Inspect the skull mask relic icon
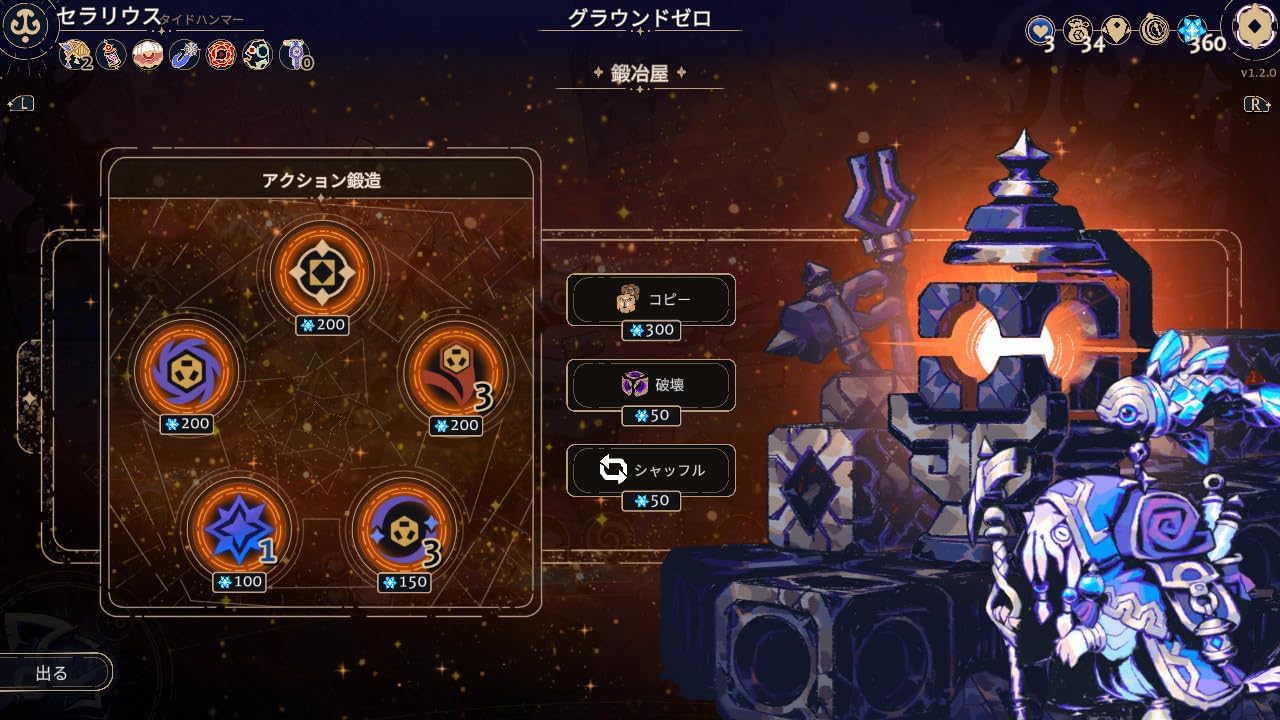 click(x=256, y=54)
